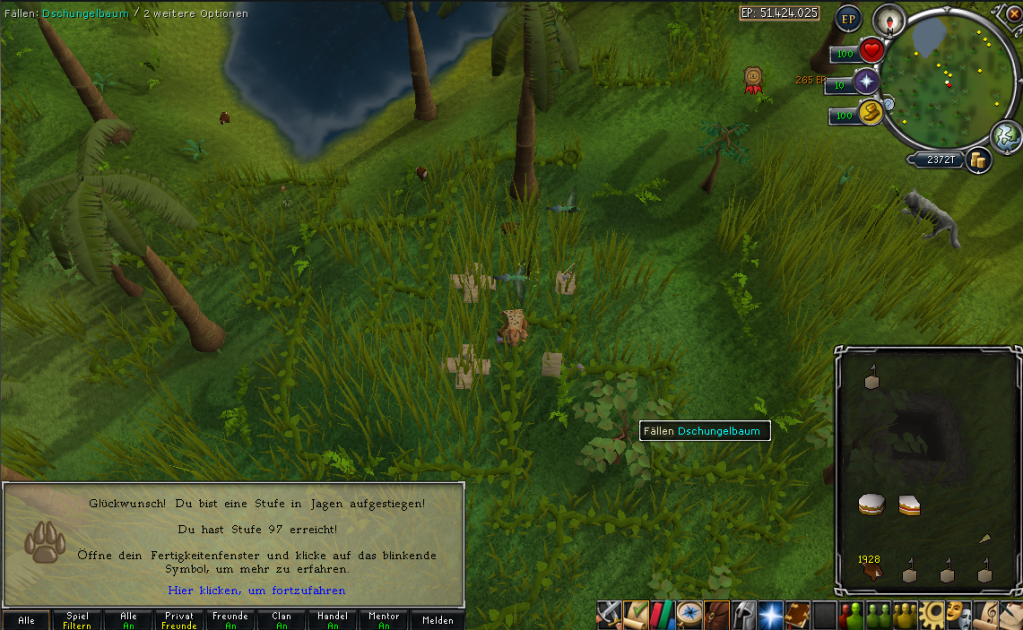Viewport: 1023px width, 630px height.
Task: Switch to the Clan chat tab
Action: pos(281,620)
